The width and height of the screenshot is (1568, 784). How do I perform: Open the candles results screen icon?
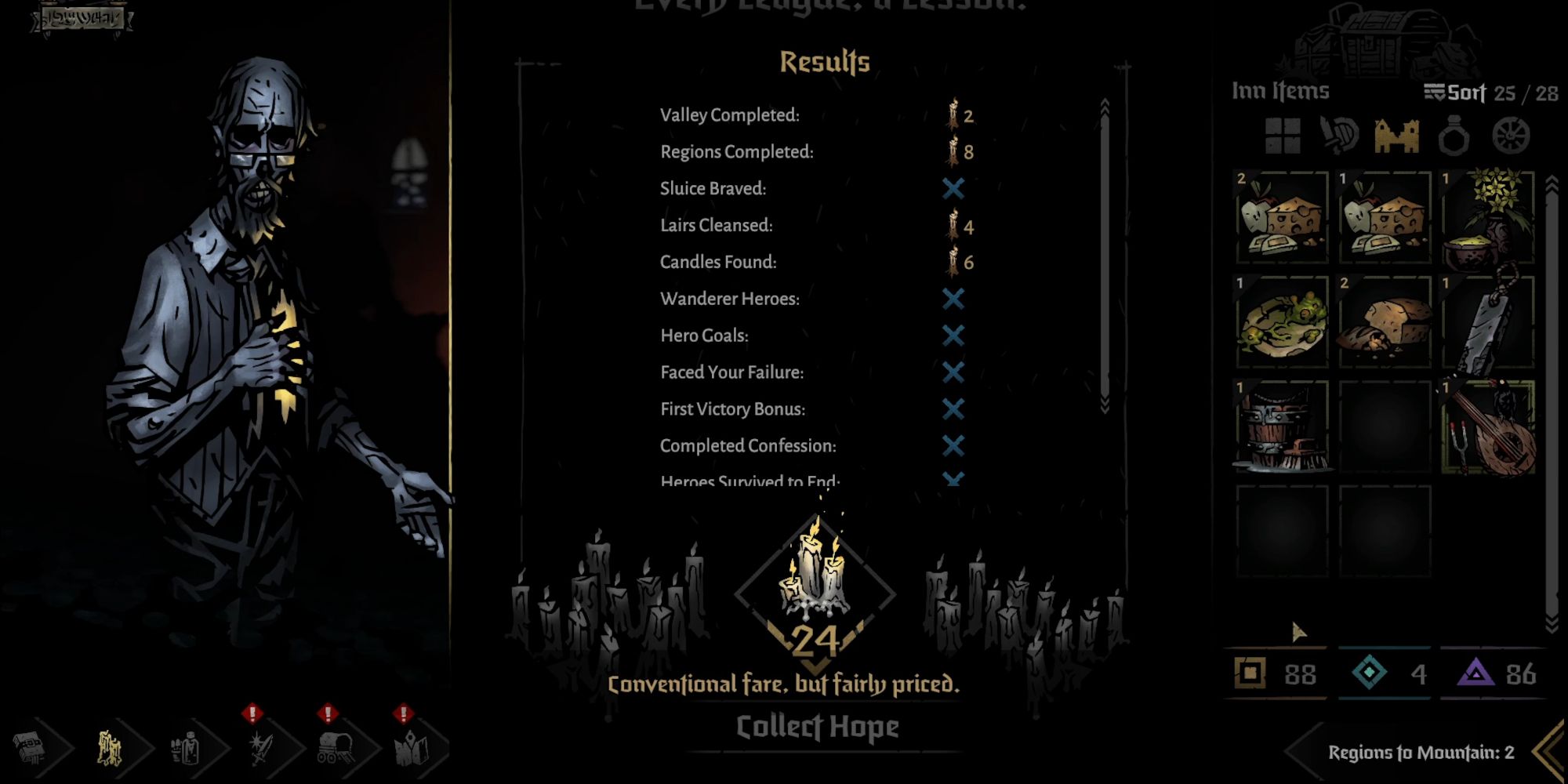pos(110,746)
